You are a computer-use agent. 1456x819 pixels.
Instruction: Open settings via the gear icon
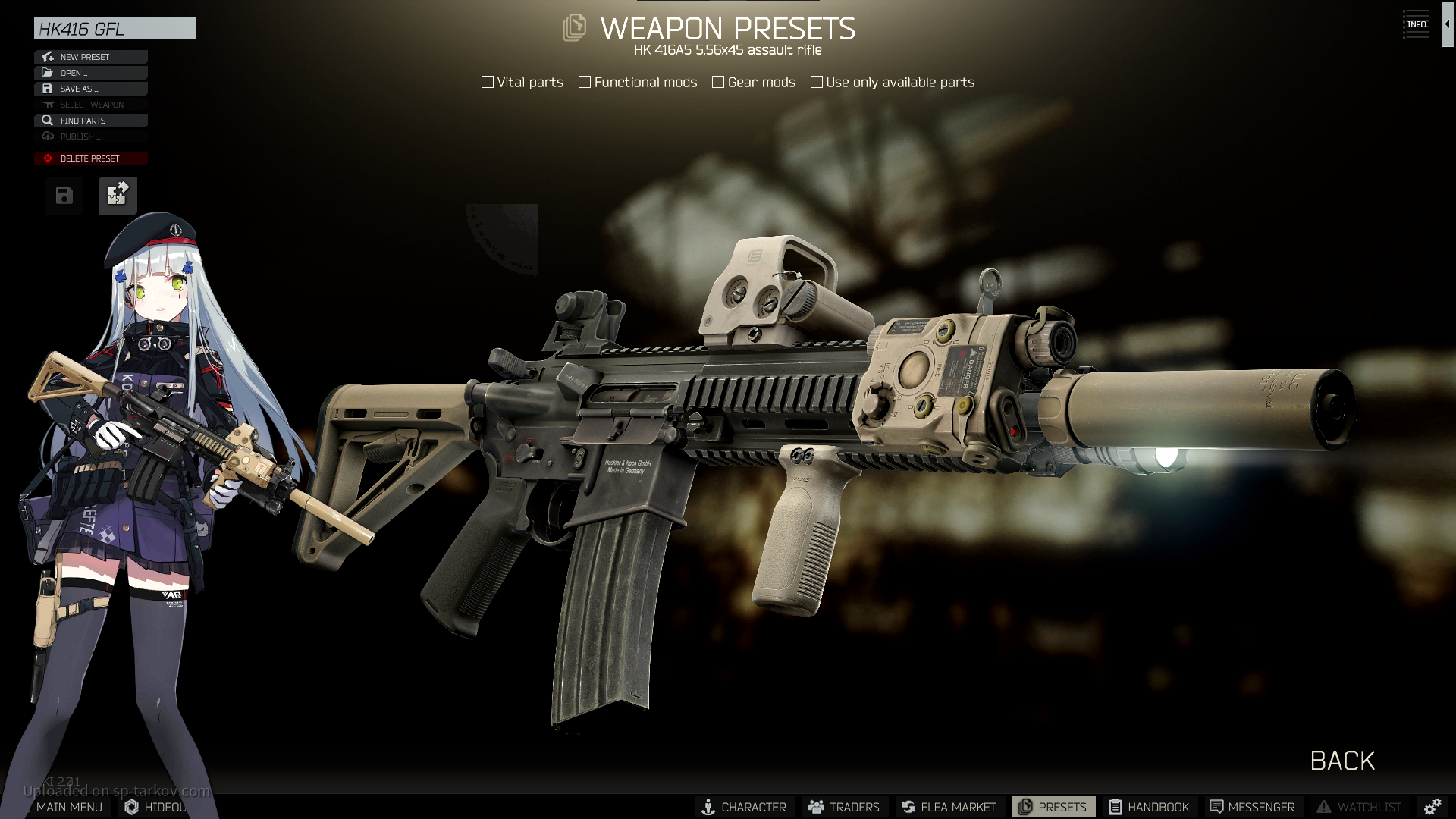pyautogui.click(x=1432, y=807)
